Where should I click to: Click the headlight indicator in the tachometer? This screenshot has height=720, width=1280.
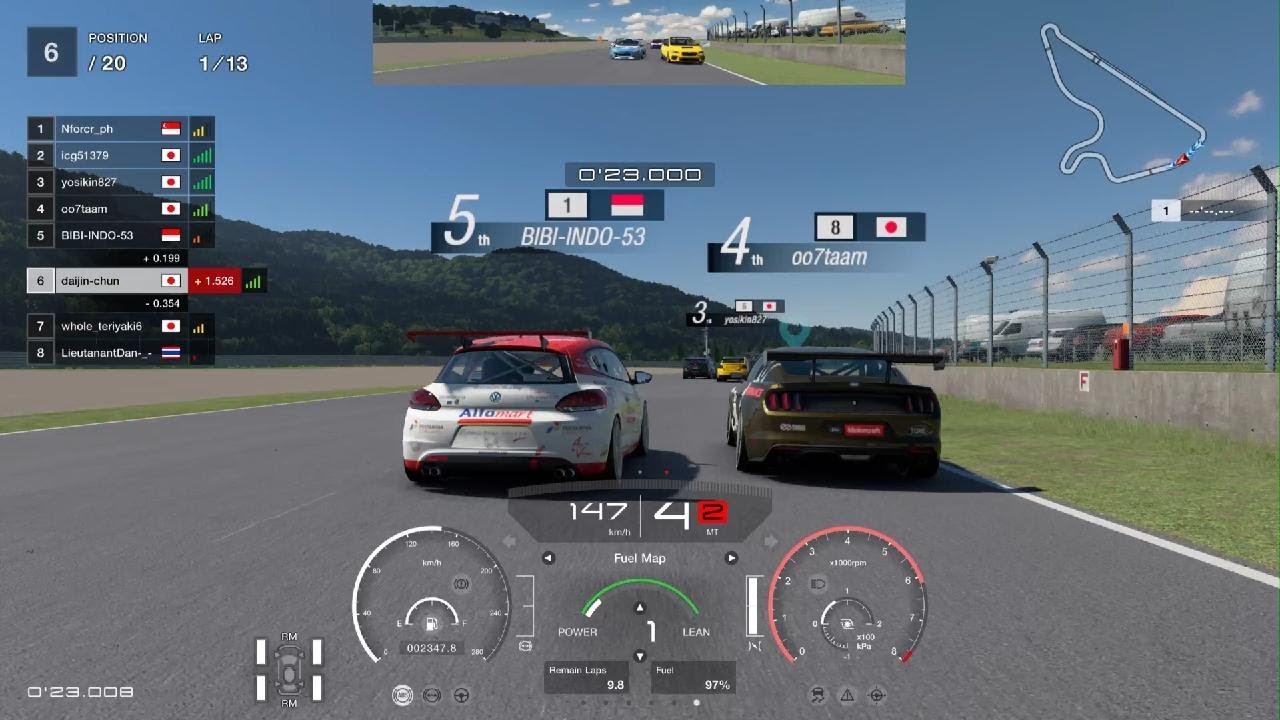pyautogui.click(x=817, y=582)
